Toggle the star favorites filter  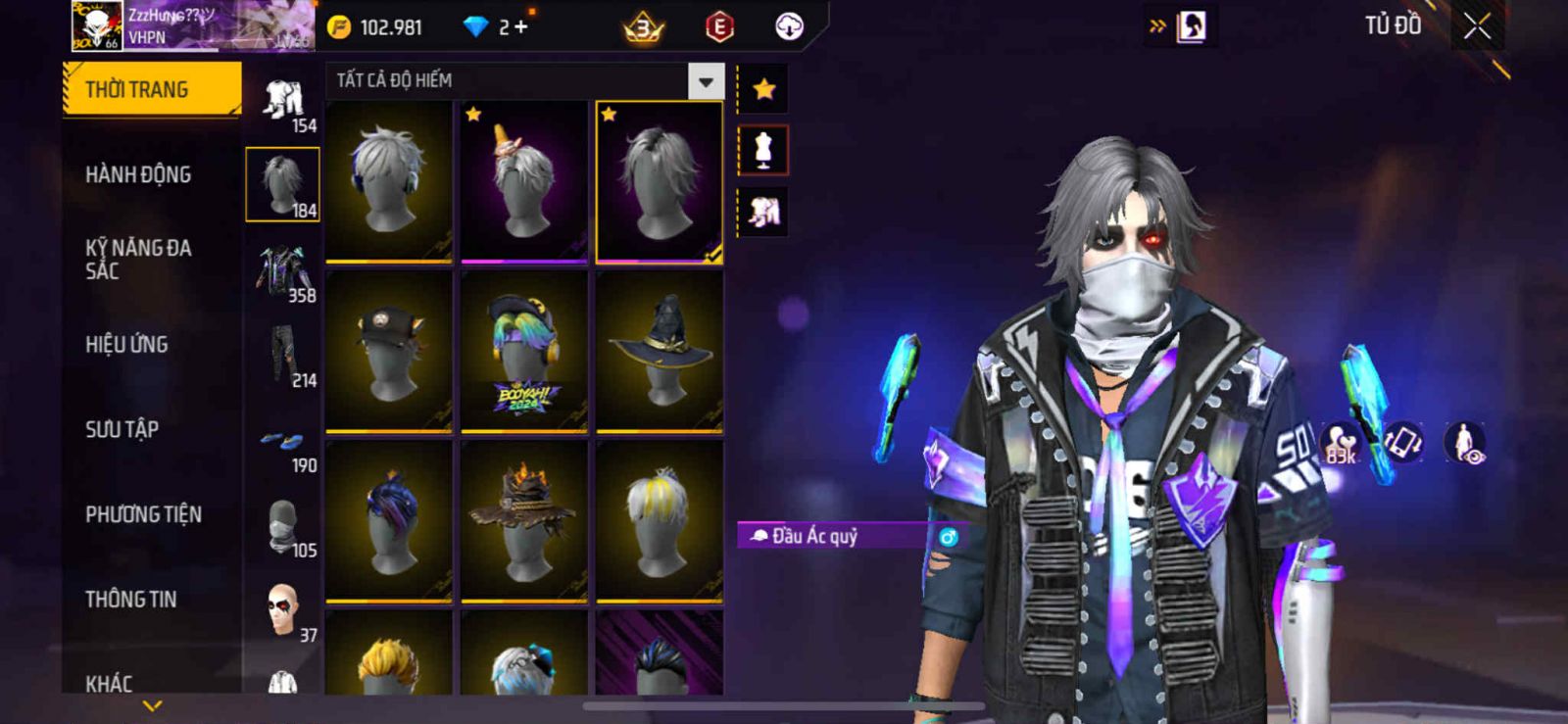tap(763, 90)
